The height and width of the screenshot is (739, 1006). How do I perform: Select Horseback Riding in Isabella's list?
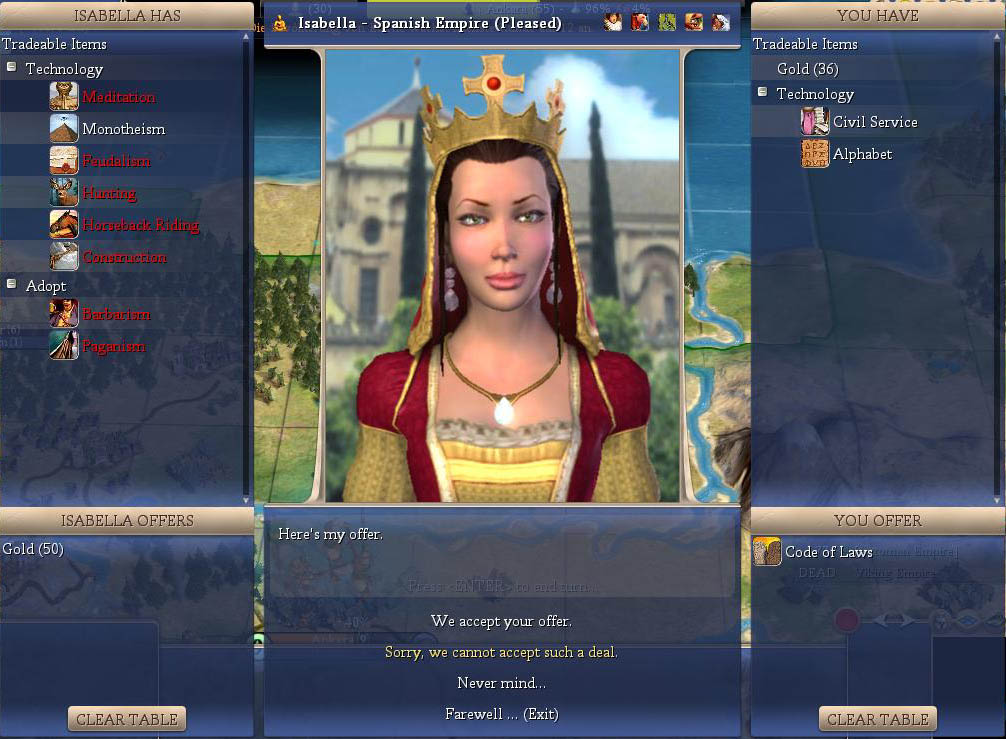coord(140,225)
